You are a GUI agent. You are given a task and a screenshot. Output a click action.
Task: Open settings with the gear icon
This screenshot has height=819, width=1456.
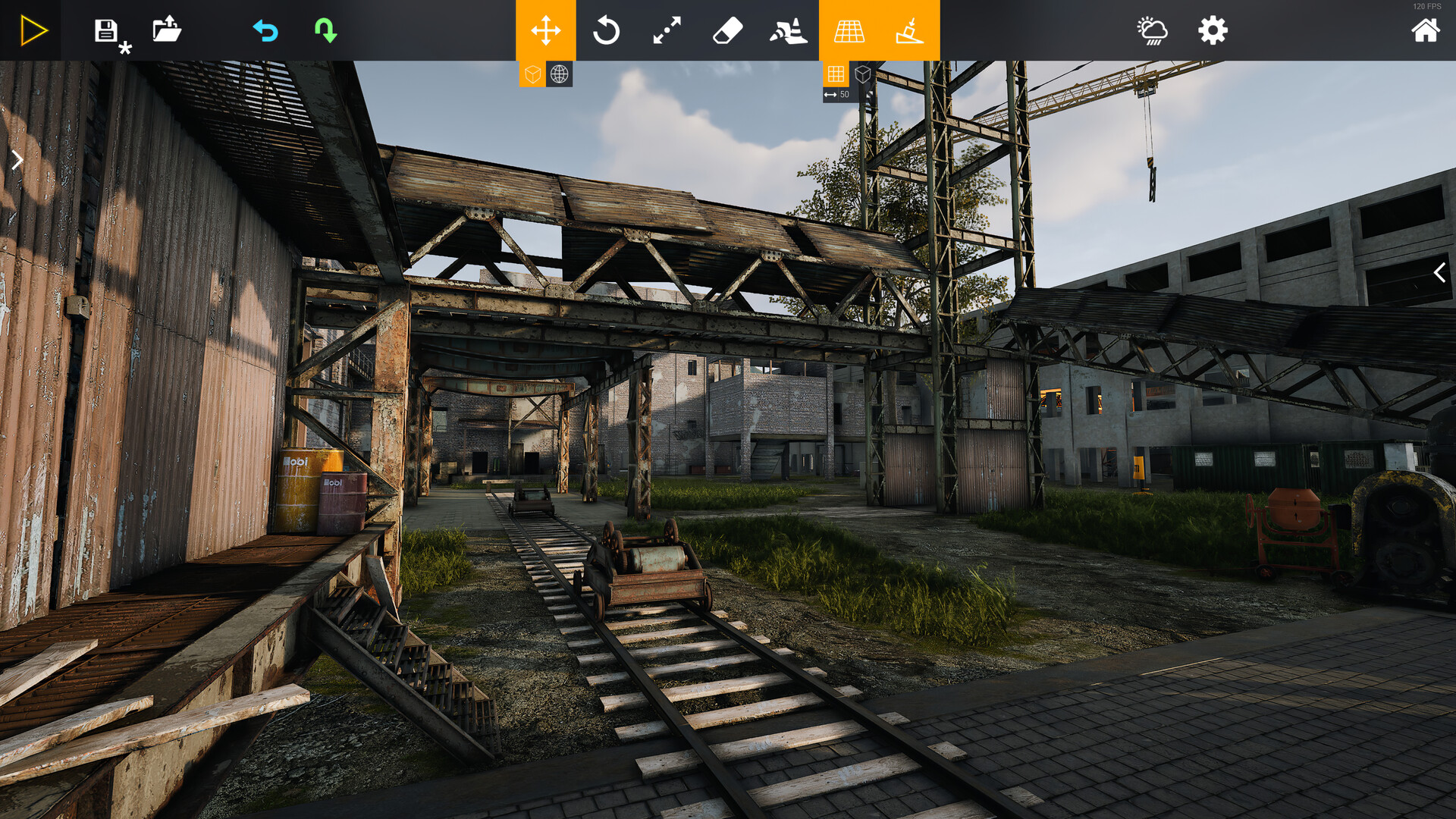click(x=1213, y=30)
